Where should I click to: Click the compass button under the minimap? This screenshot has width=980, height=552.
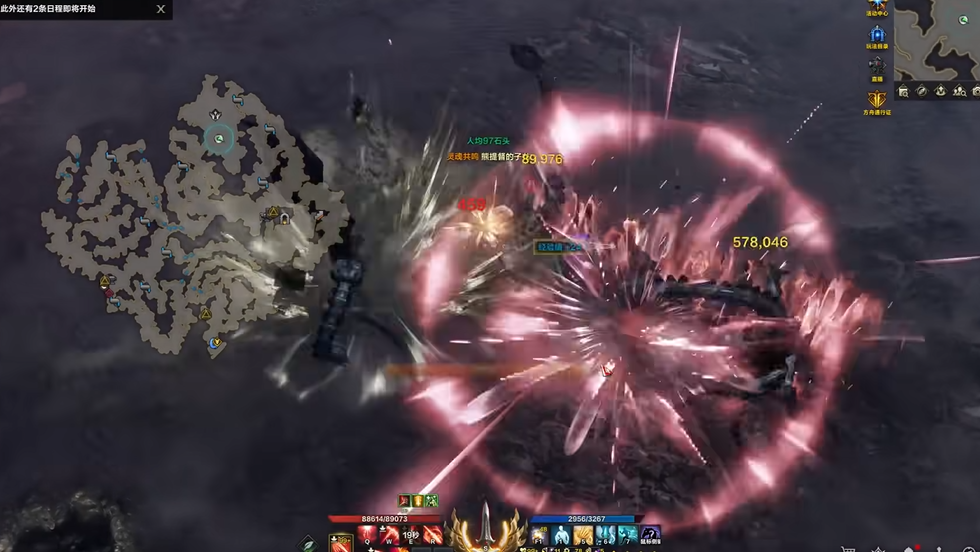922,91
